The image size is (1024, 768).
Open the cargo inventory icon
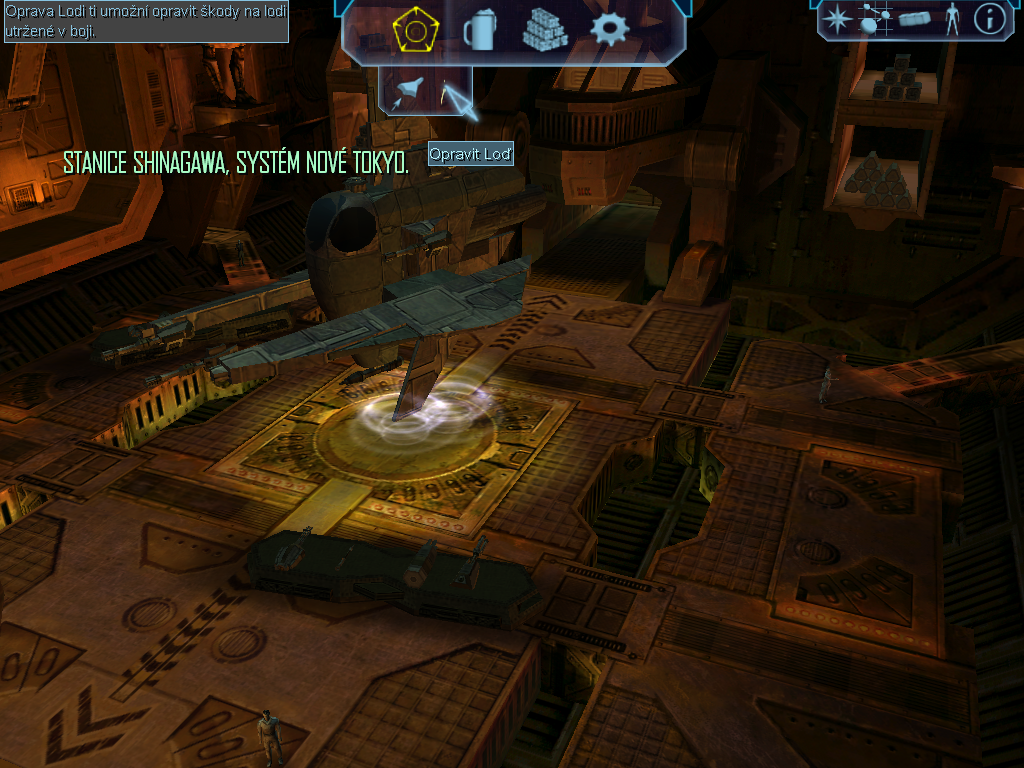click(x=915, y=18)
